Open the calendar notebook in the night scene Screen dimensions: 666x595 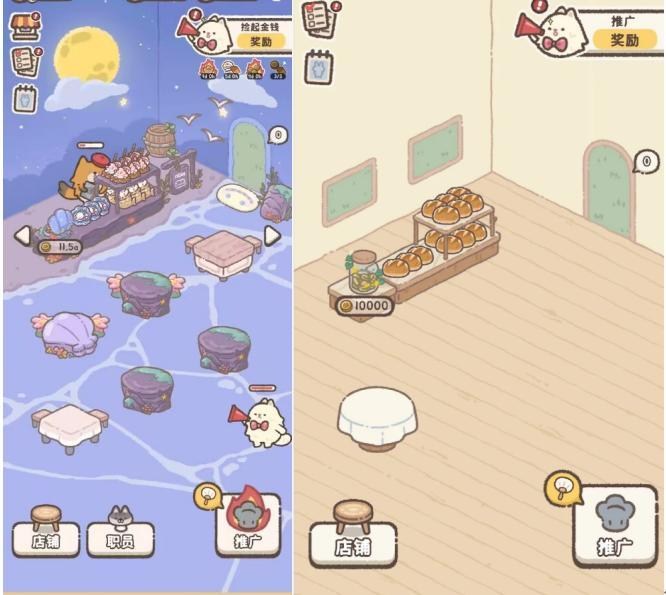[x=24, y=99]
